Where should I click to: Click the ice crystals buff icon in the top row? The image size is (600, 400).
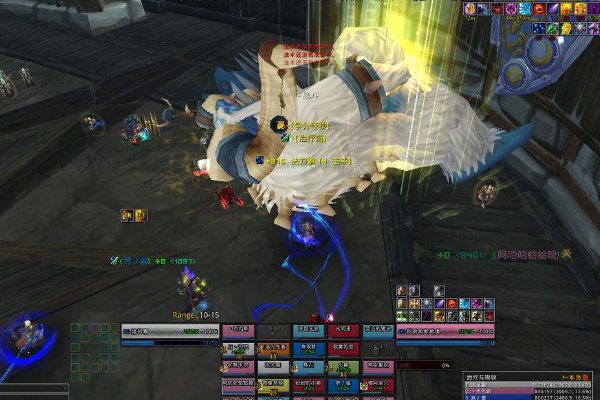click(524, 9)
